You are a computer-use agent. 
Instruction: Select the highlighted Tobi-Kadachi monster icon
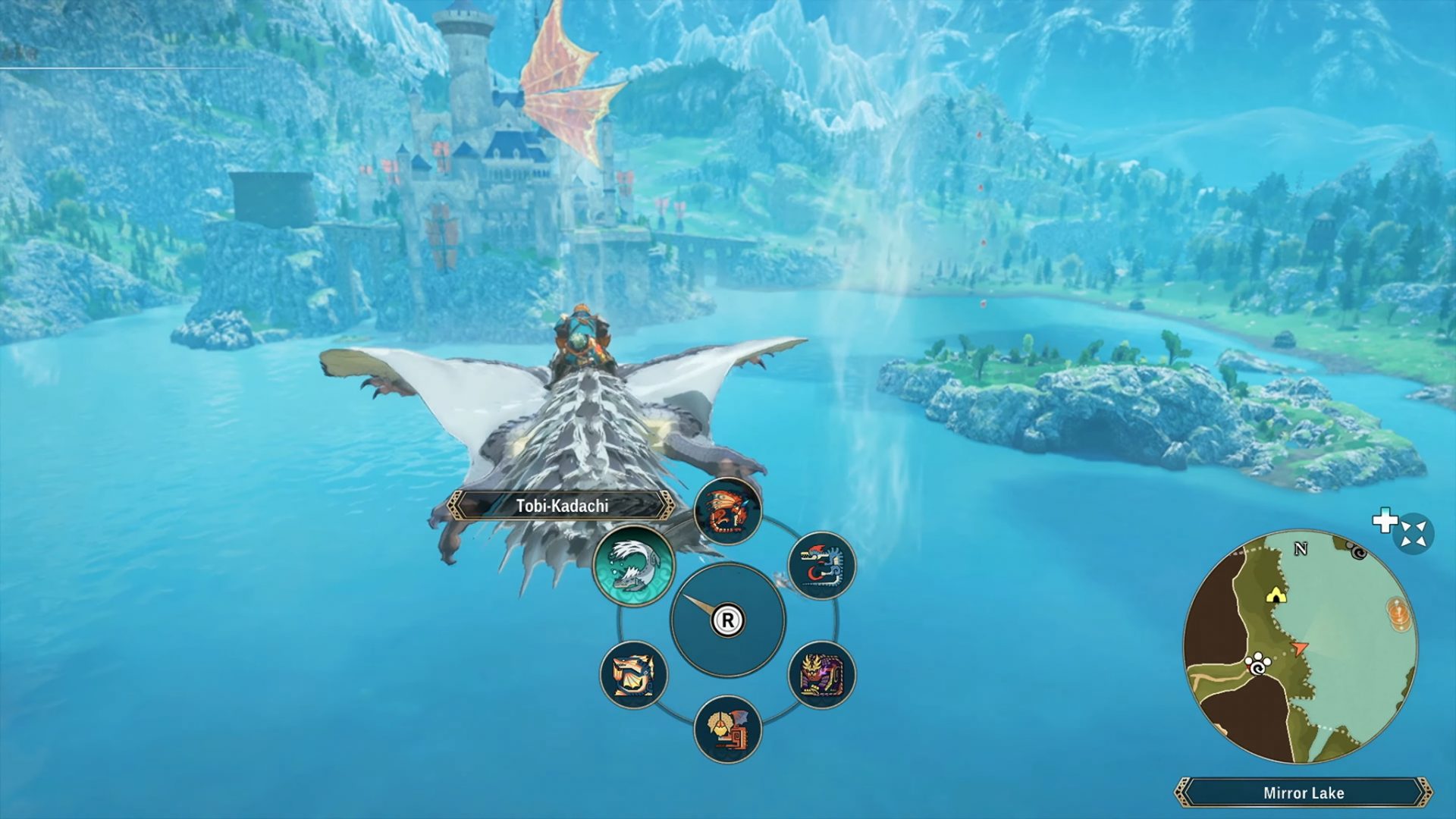pyautogui.click(x=633, y=566)
